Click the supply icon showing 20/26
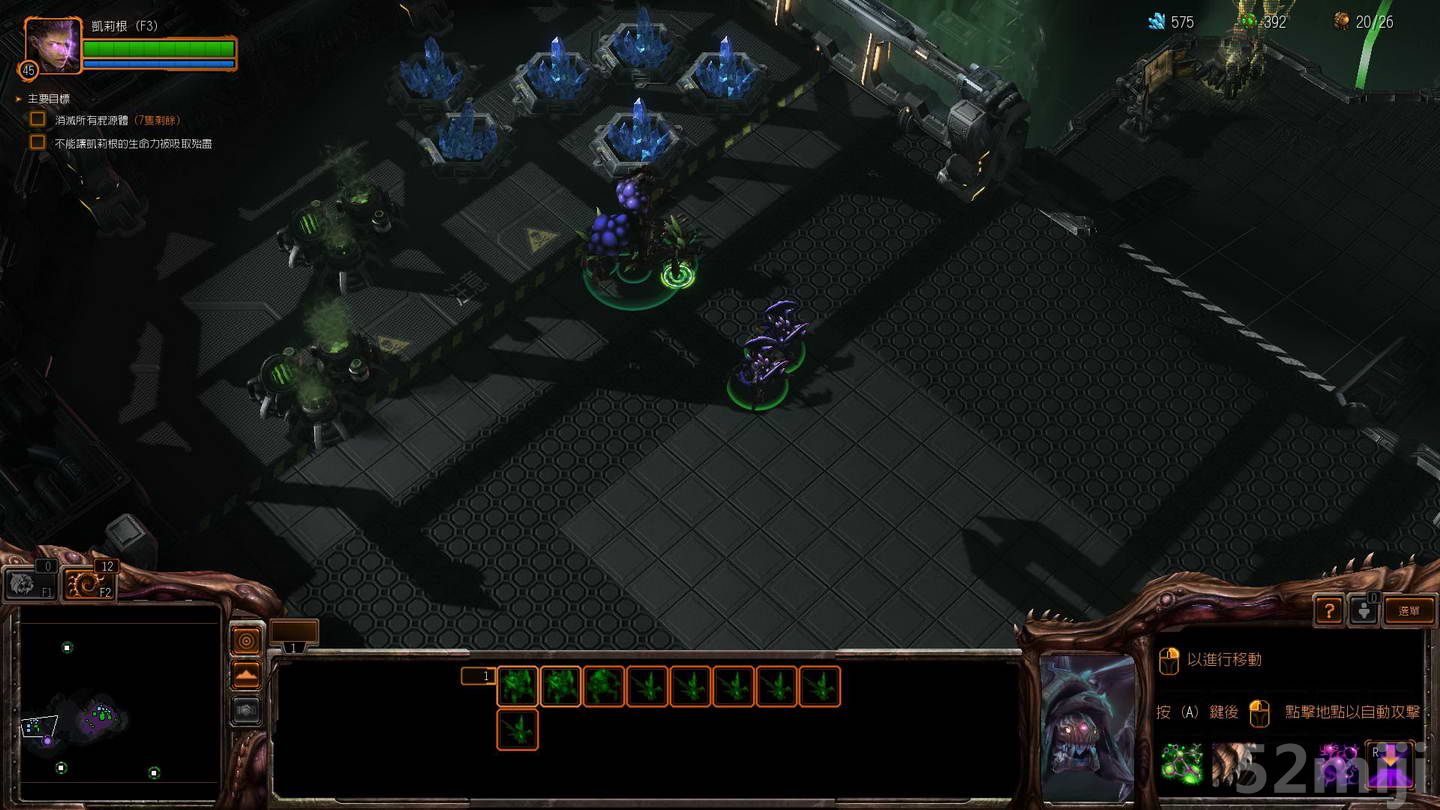1440x810 pixels. pos(1340,21)
